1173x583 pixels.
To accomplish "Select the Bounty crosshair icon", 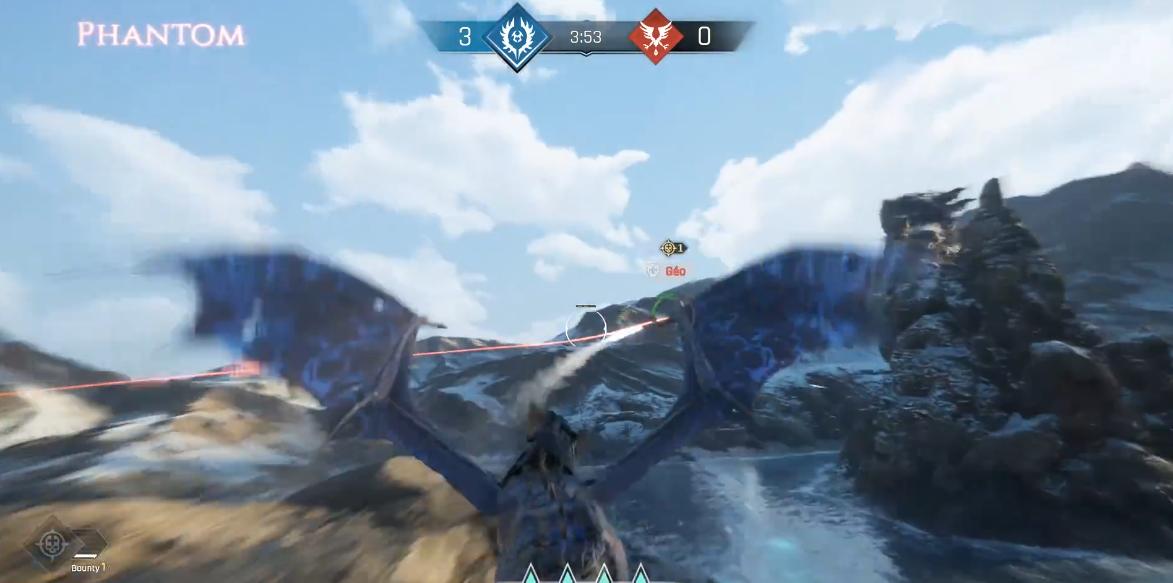I will pyautogui.click(x=49, y=543).
